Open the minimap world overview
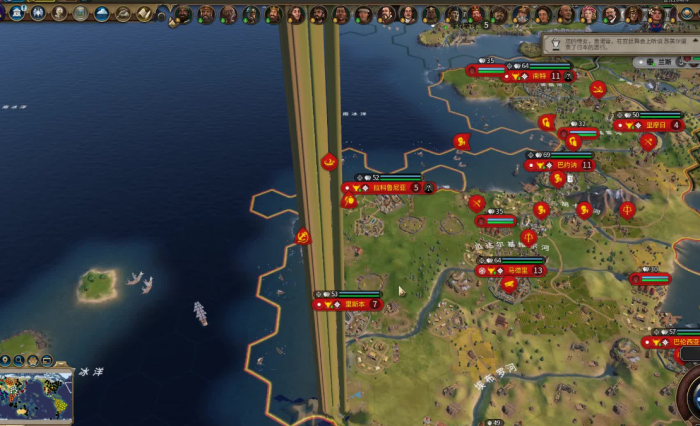 36,397
